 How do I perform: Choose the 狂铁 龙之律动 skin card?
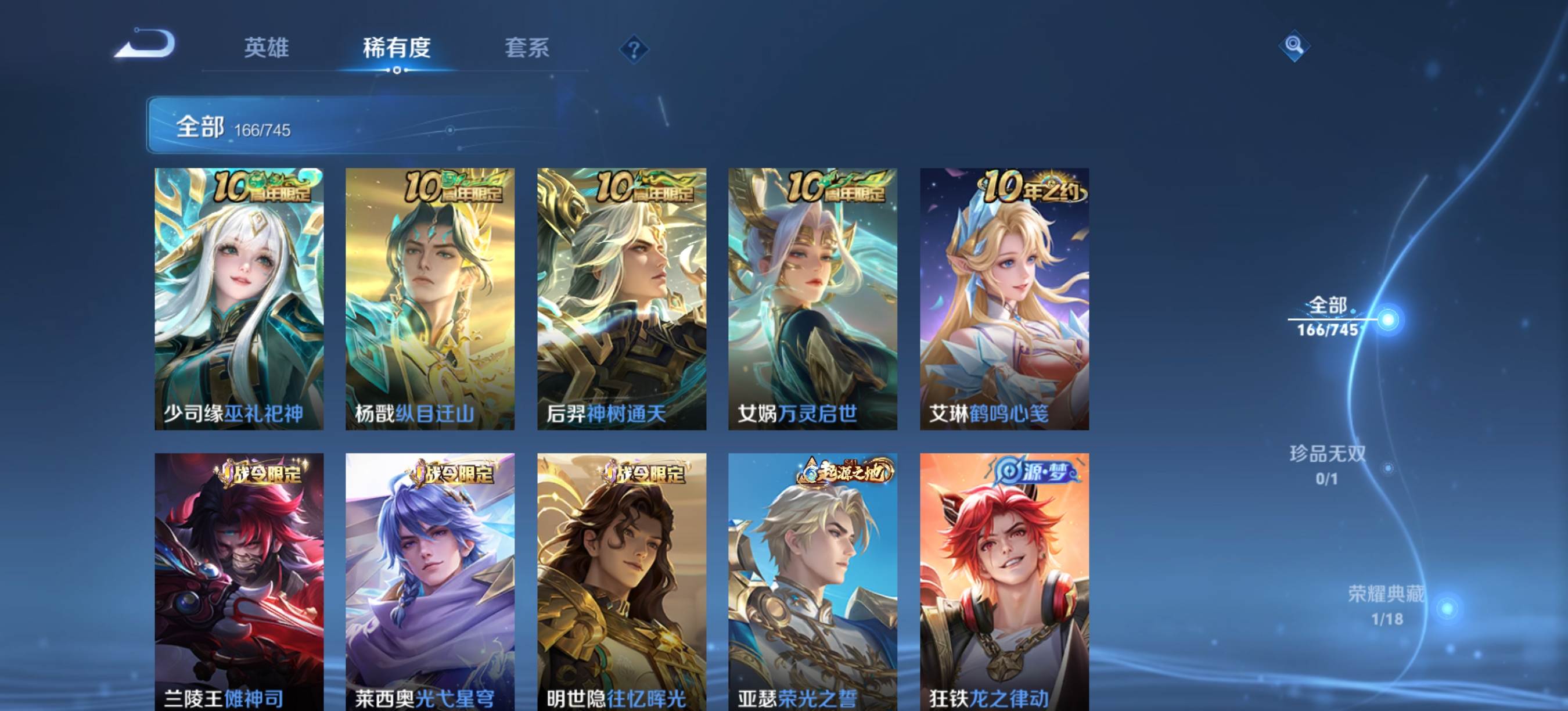1004,581
